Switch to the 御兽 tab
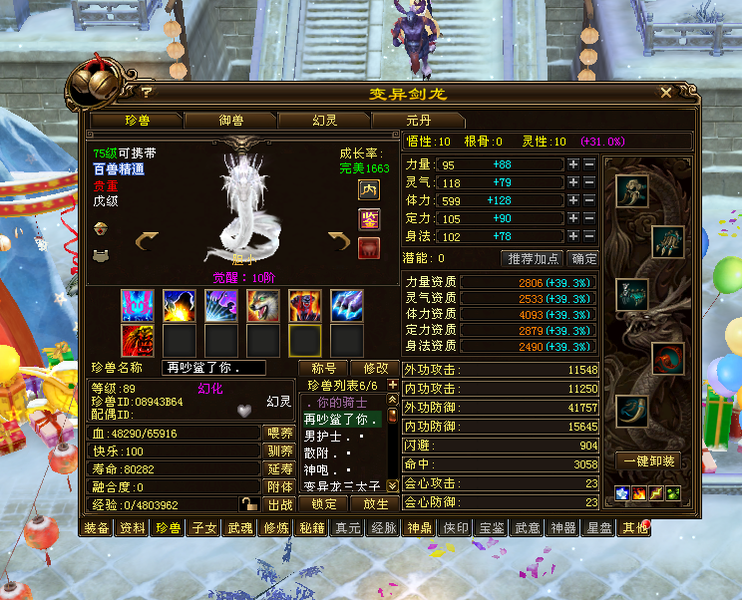The image size is (742, 600). pyautogui.click(x=231, y=120)
